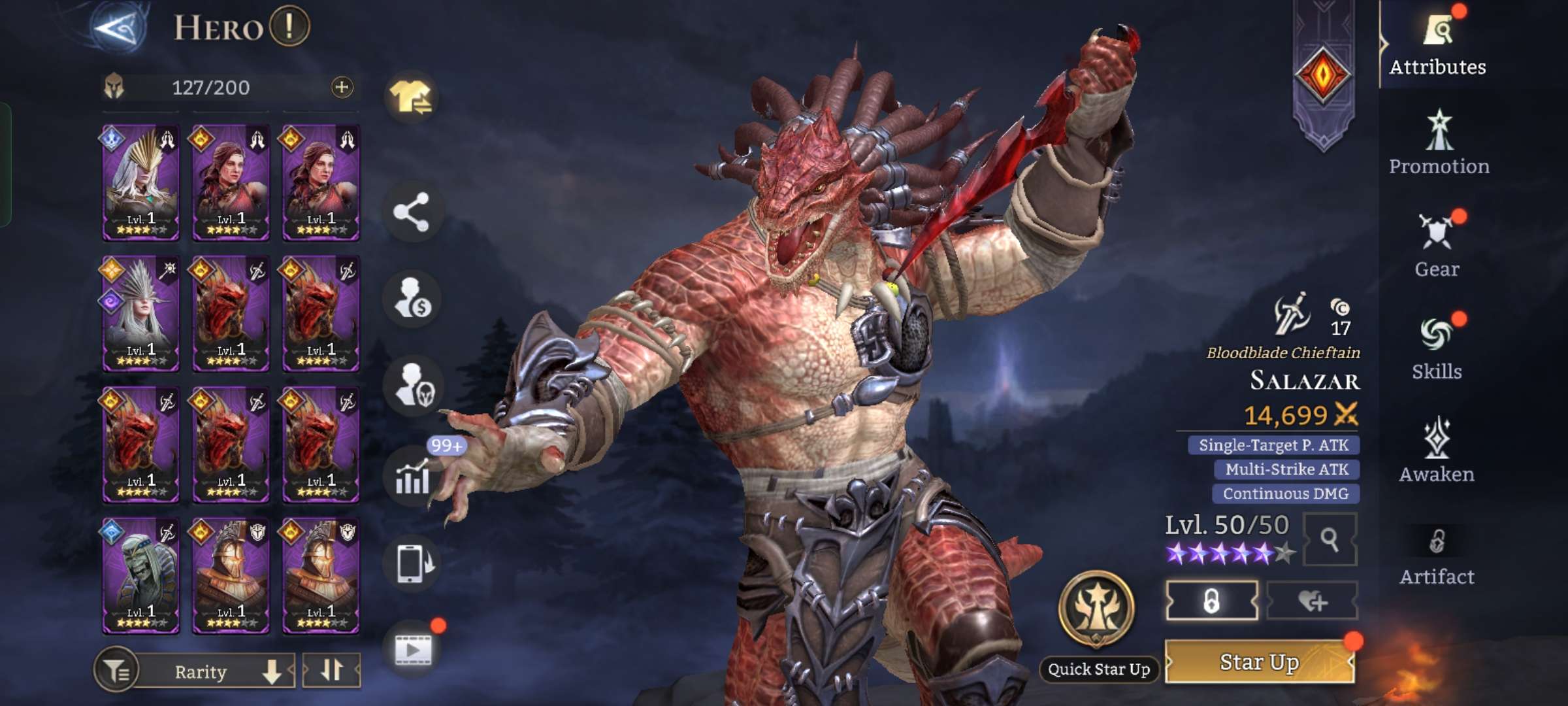This screenshot has width=1568, height=706.
Task: Switch to the Gear tab
Action: [x=1437, y=246]
